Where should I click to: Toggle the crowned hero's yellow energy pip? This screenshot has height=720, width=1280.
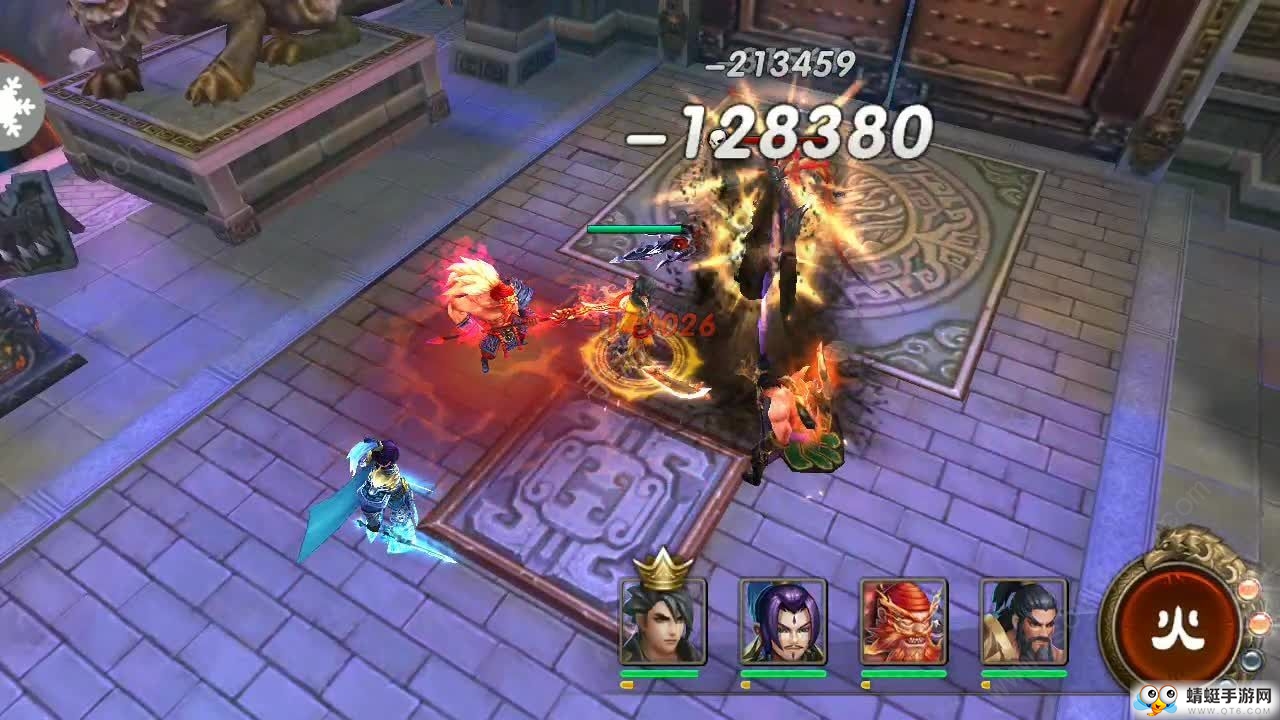(627, 685)
